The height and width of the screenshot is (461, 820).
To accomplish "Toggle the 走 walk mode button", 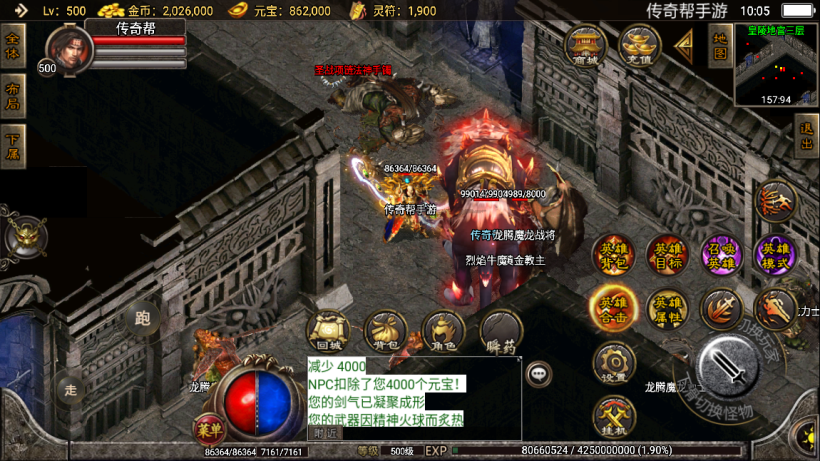I will coord(70,386).
